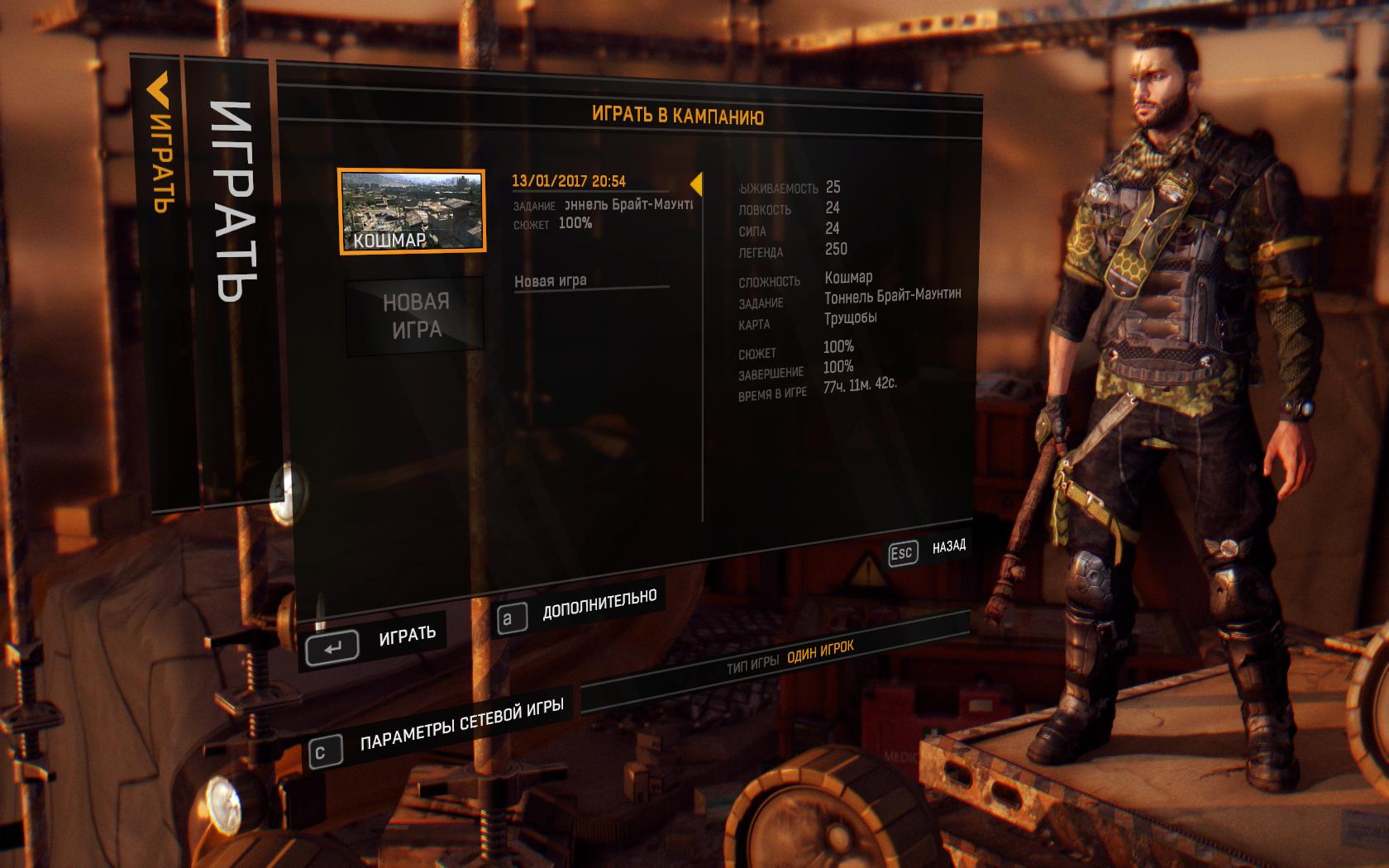Choose the 13/01/2017 20:54 save entry
Screen dimensions: 1389x868
click(569, 181)
